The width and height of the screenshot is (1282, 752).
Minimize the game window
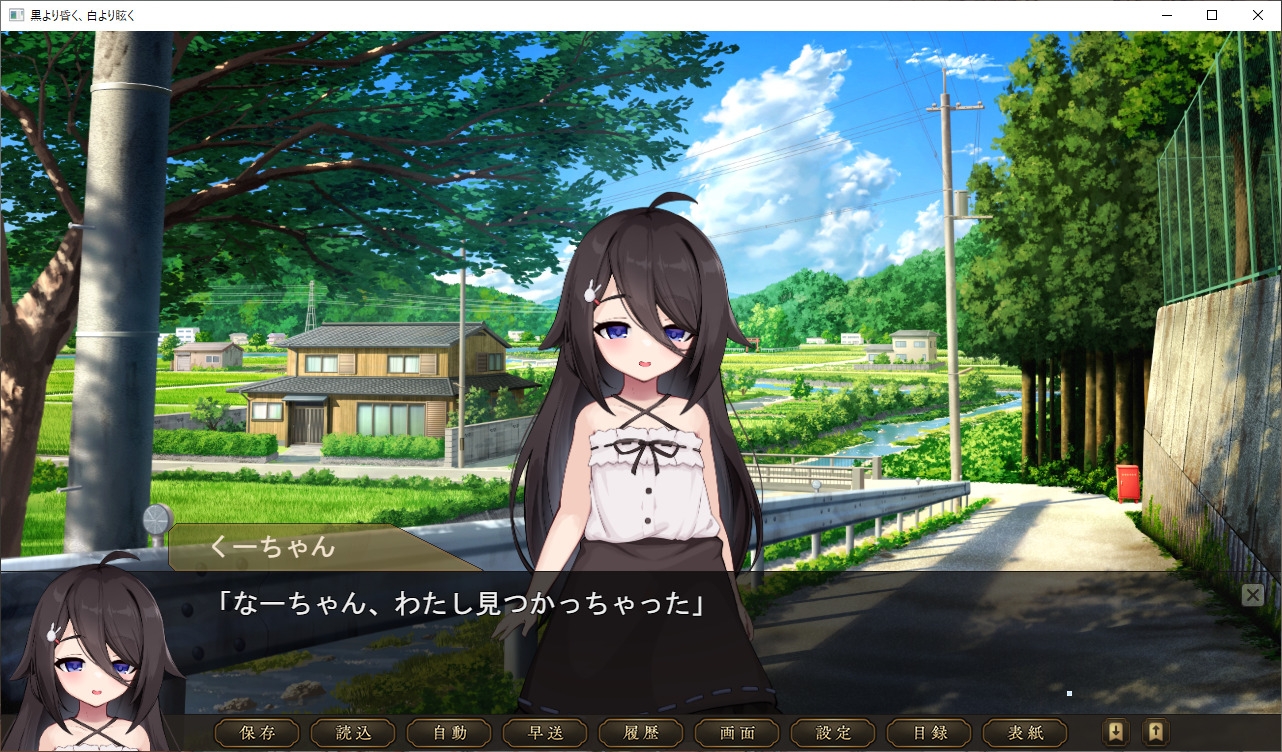tap(1166, 15)
